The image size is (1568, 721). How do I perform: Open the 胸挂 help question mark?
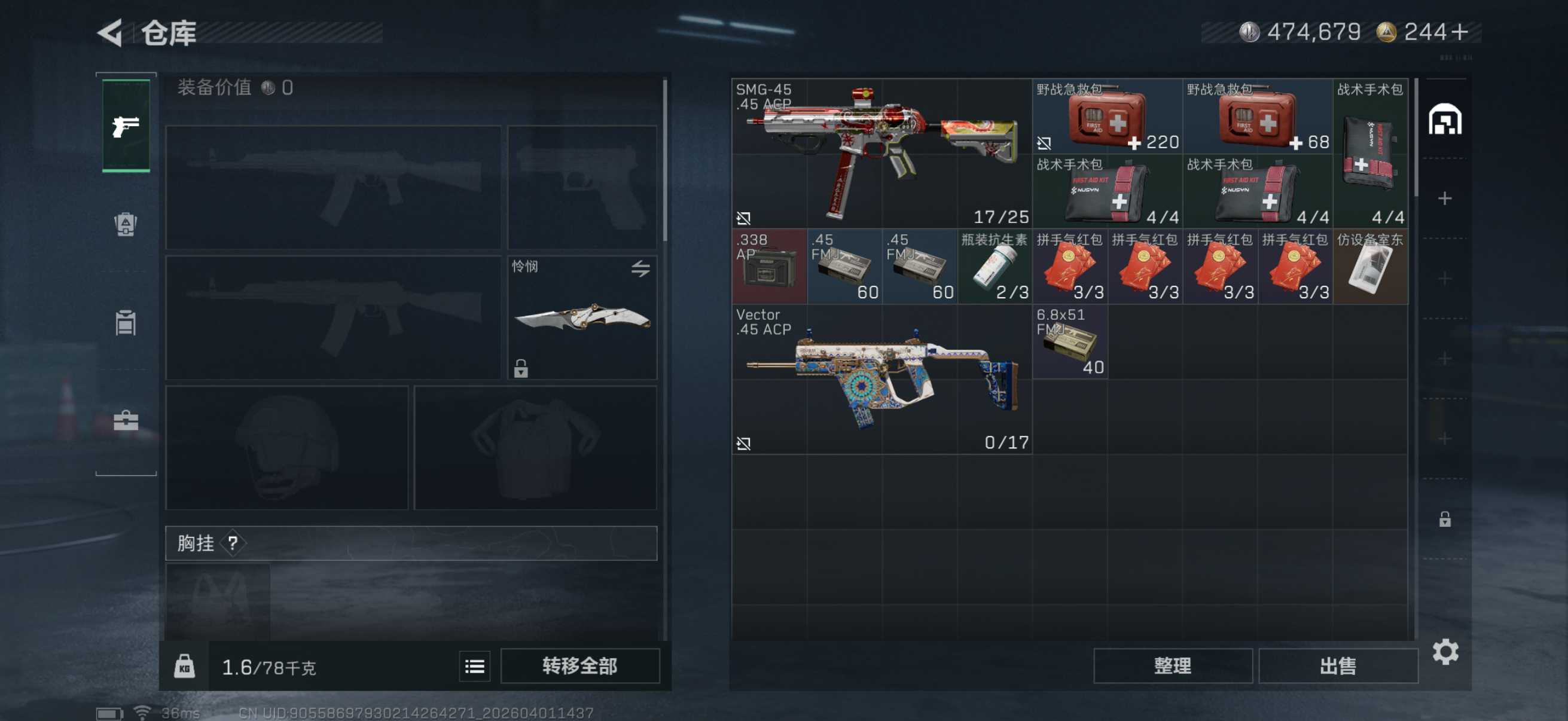pyautogui.click(x=233, y=543)
